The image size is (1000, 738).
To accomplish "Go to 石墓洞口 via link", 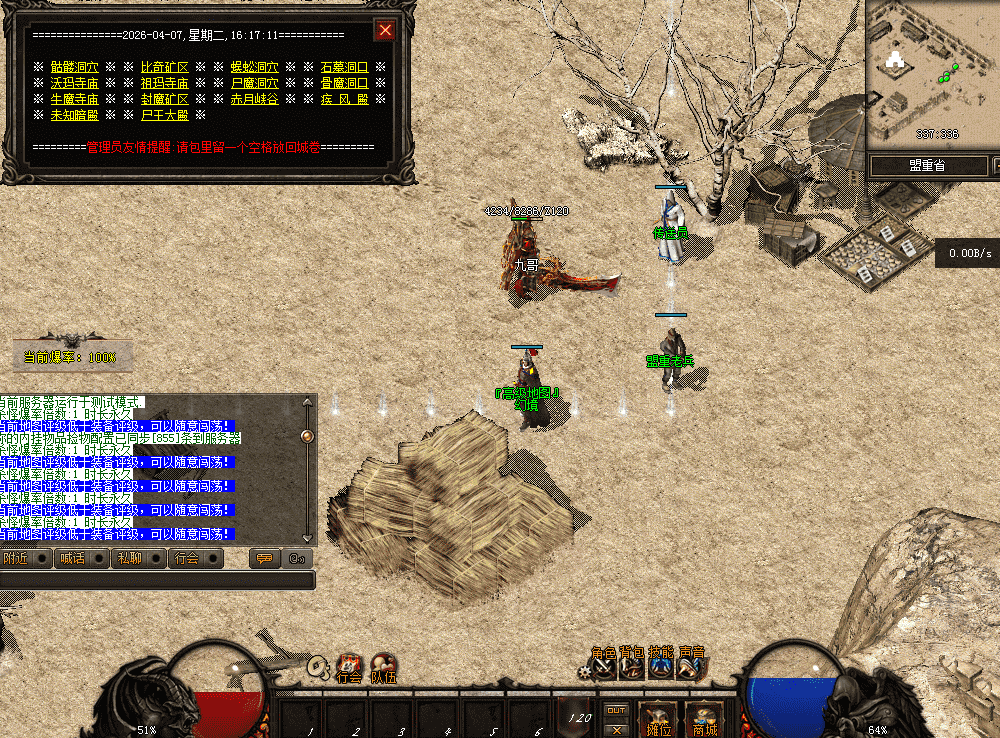I will 344,67.
